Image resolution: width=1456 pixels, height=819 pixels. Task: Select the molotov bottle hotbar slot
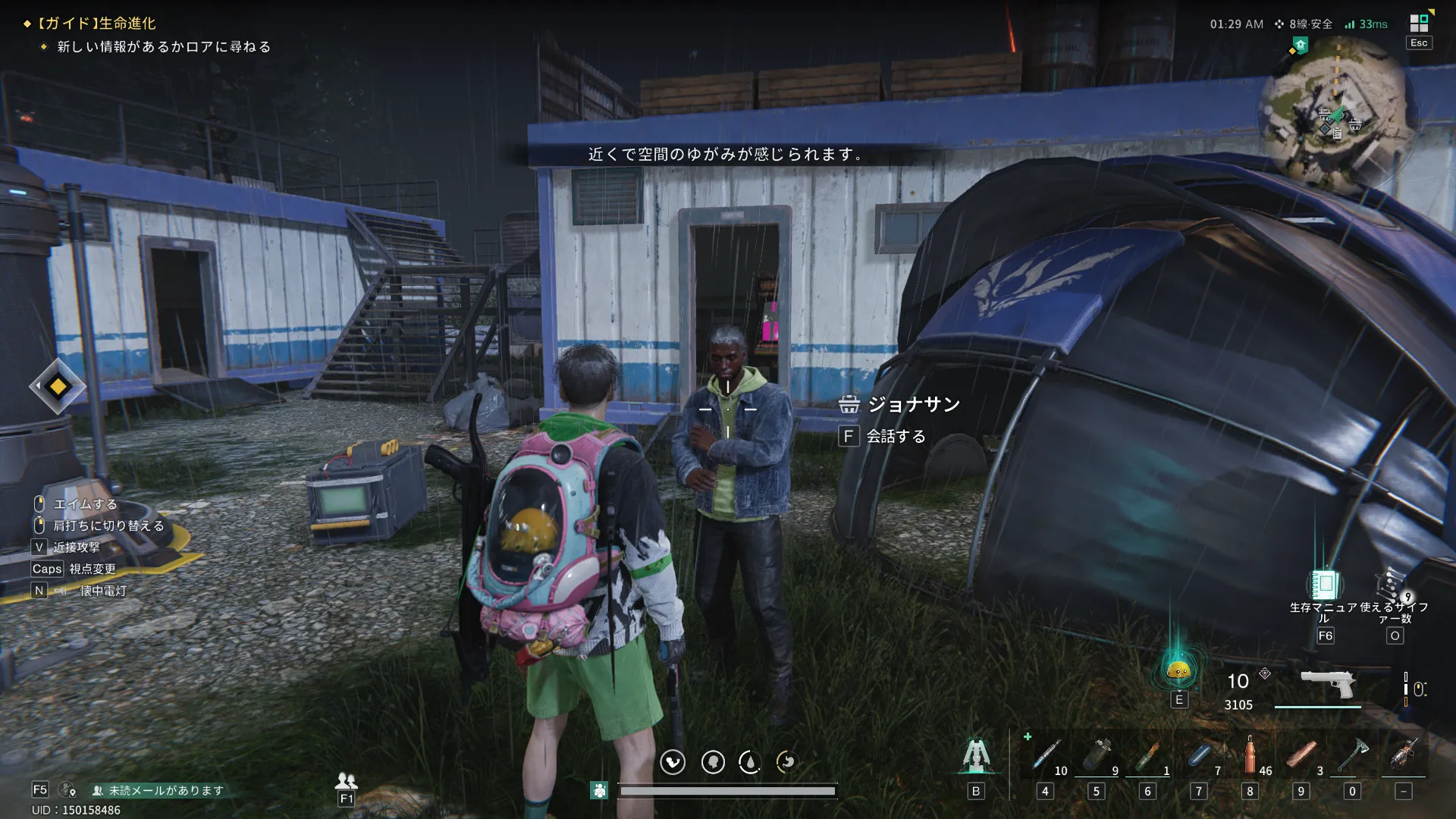1148,756
